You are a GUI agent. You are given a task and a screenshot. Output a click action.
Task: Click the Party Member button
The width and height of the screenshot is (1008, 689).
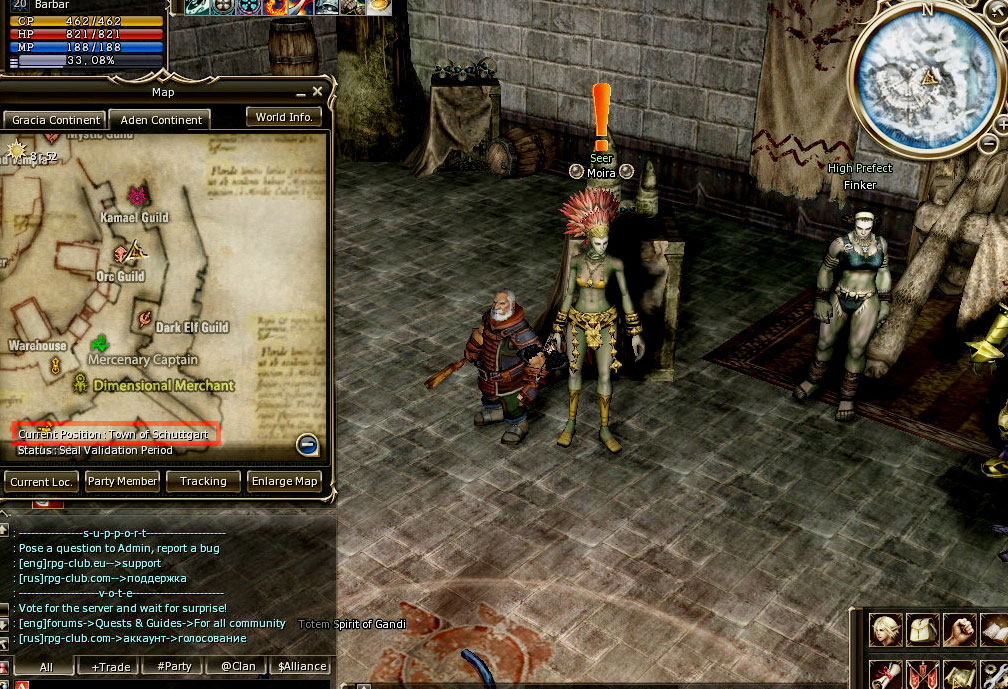click(x=122, y=481)
